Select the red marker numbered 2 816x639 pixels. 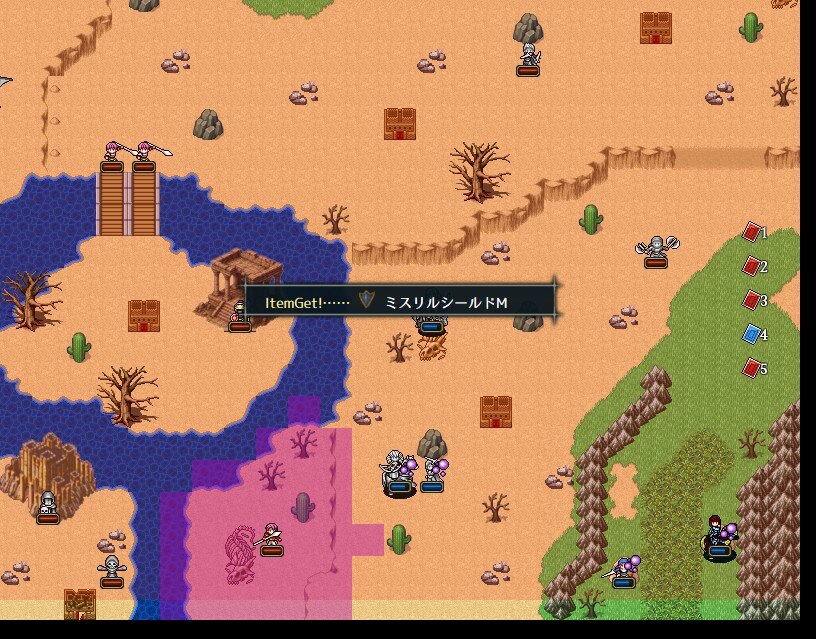[x=753, y=266]
